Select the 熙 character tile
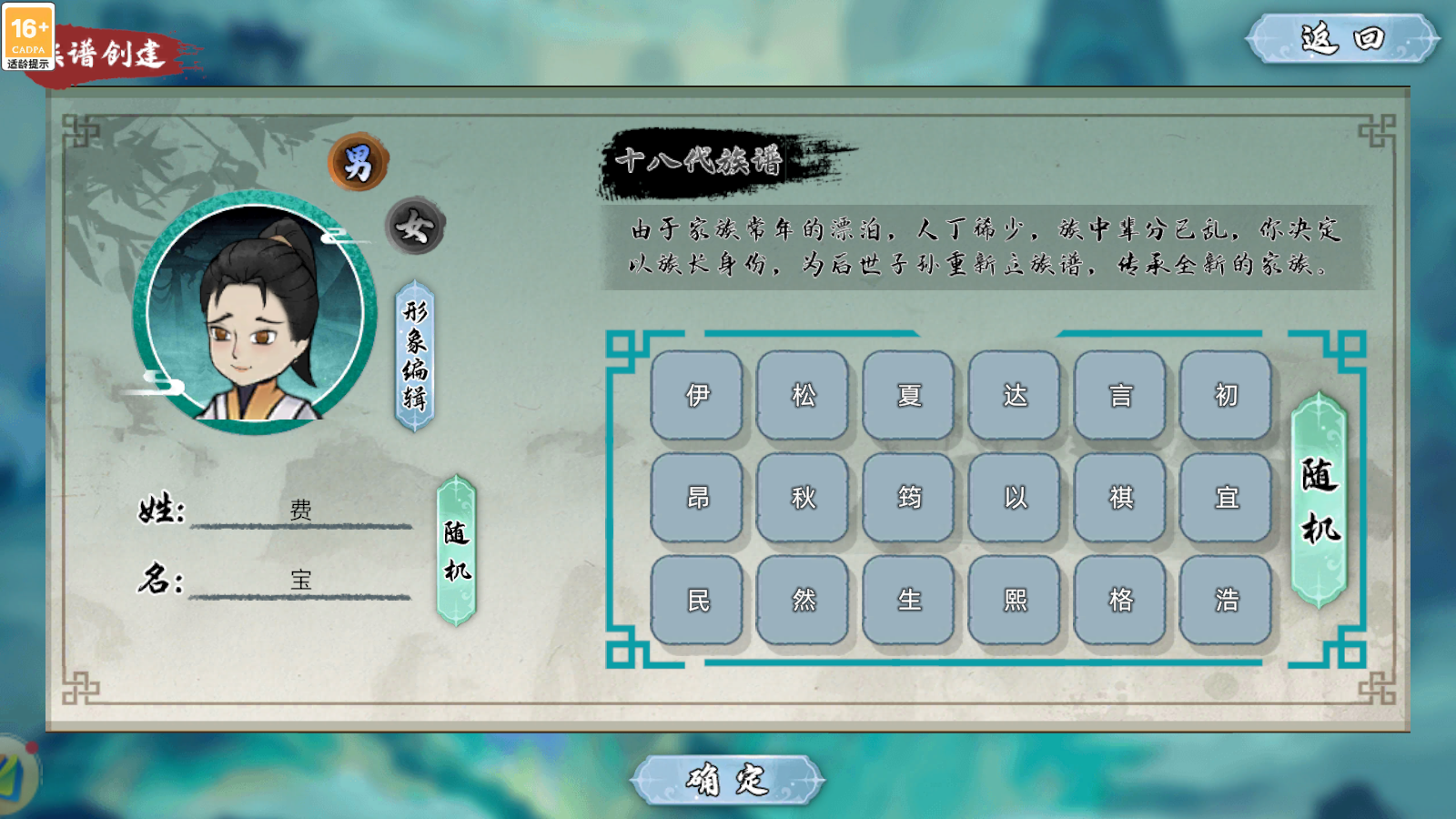 coord(1015,601)
